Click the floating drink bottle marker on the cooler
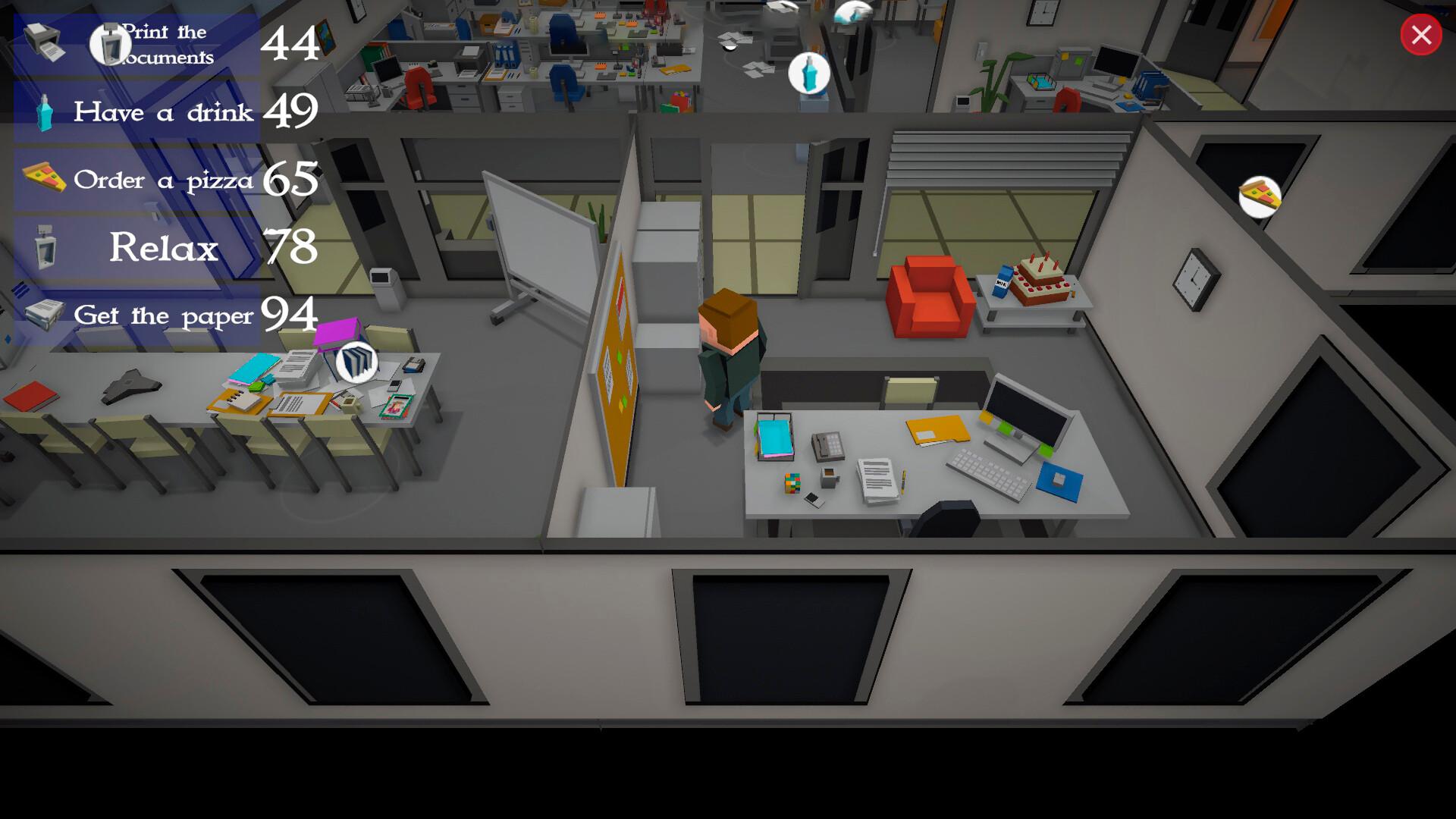 810,72
